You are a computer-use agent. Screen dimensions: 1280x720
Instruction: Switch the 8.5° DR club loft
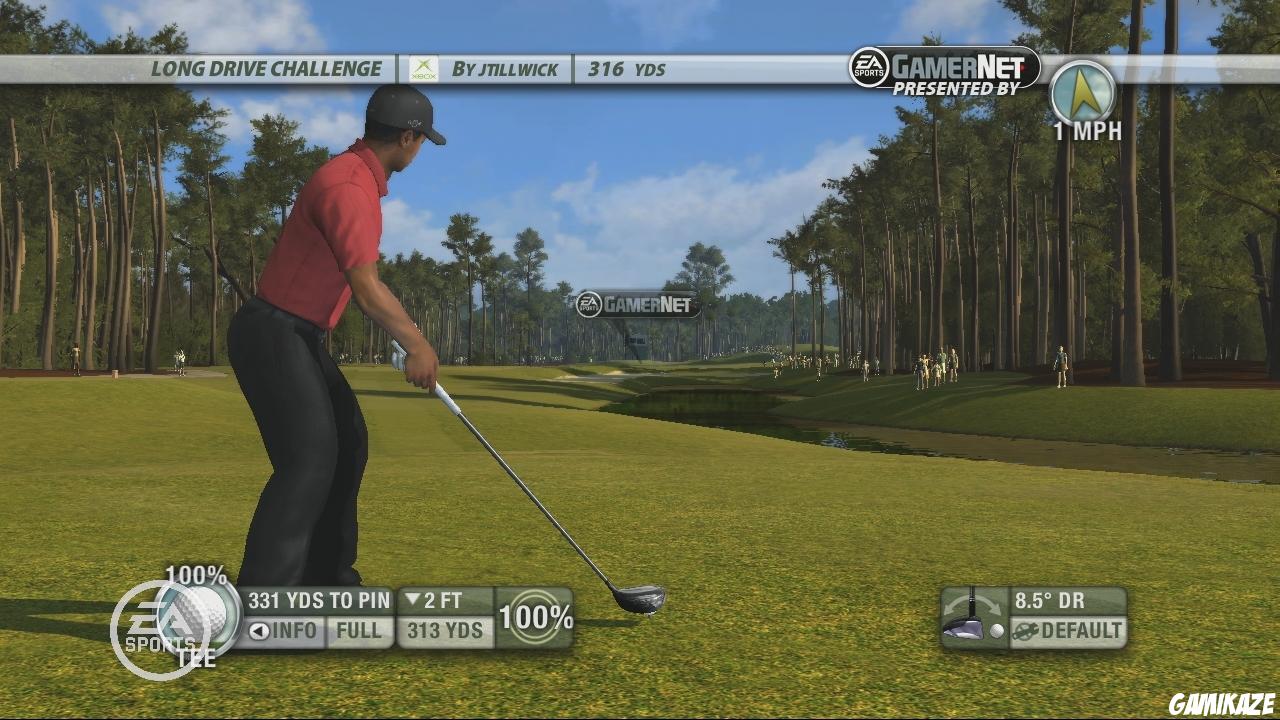(x=1050, y=601)
